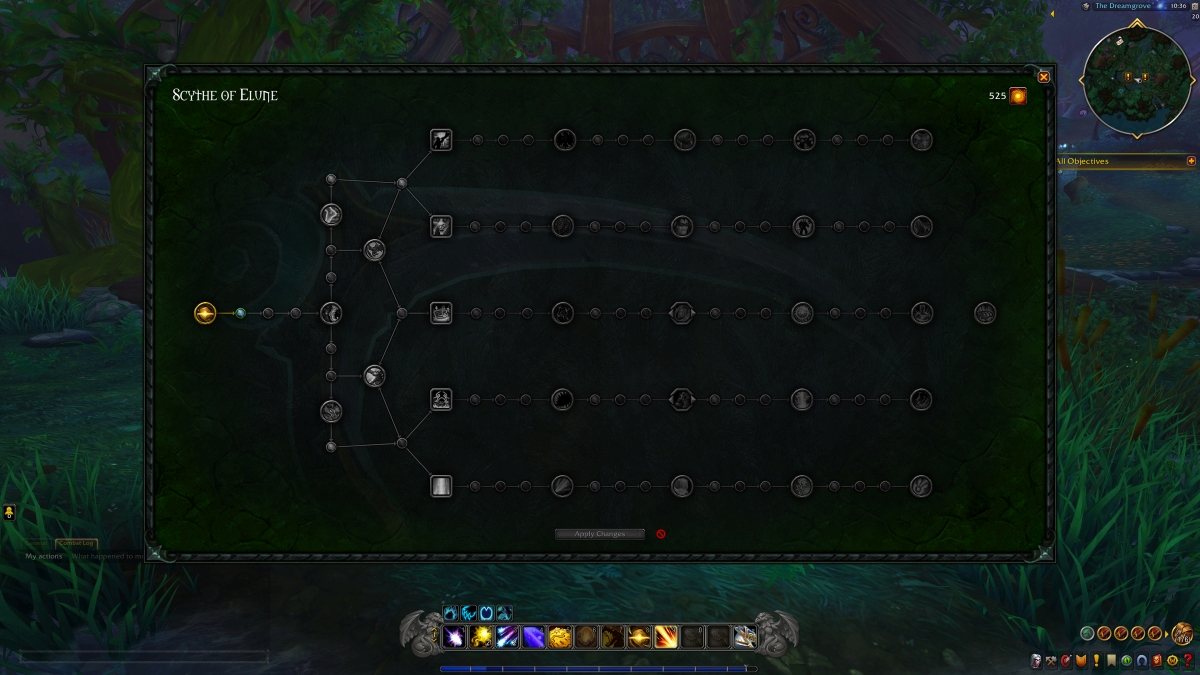Click the Apply Changes button
The image size is (1200, 675).
[600, 534]
